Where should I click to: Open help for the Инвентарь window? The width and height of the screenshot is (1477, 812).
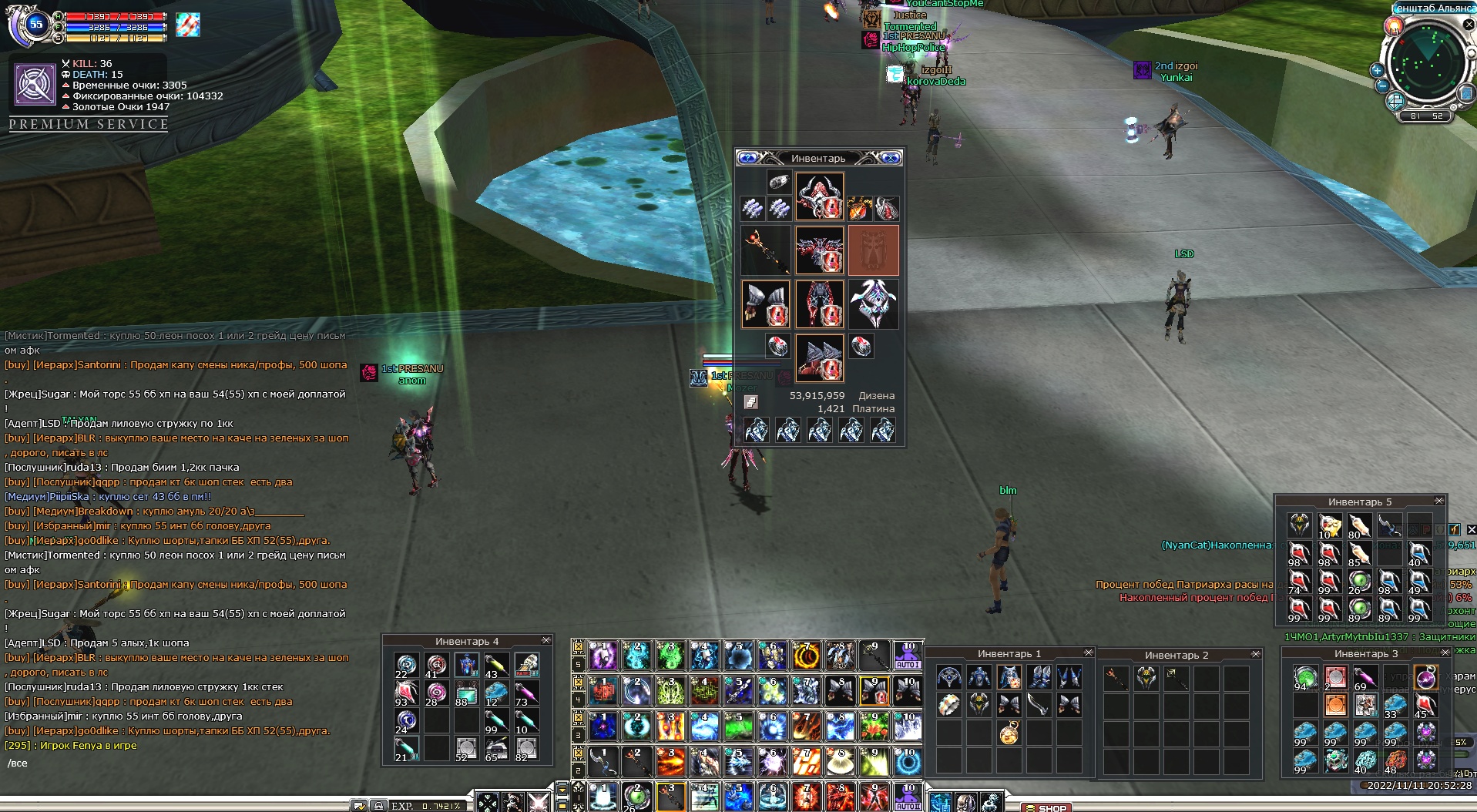click(x=747, y=158)
